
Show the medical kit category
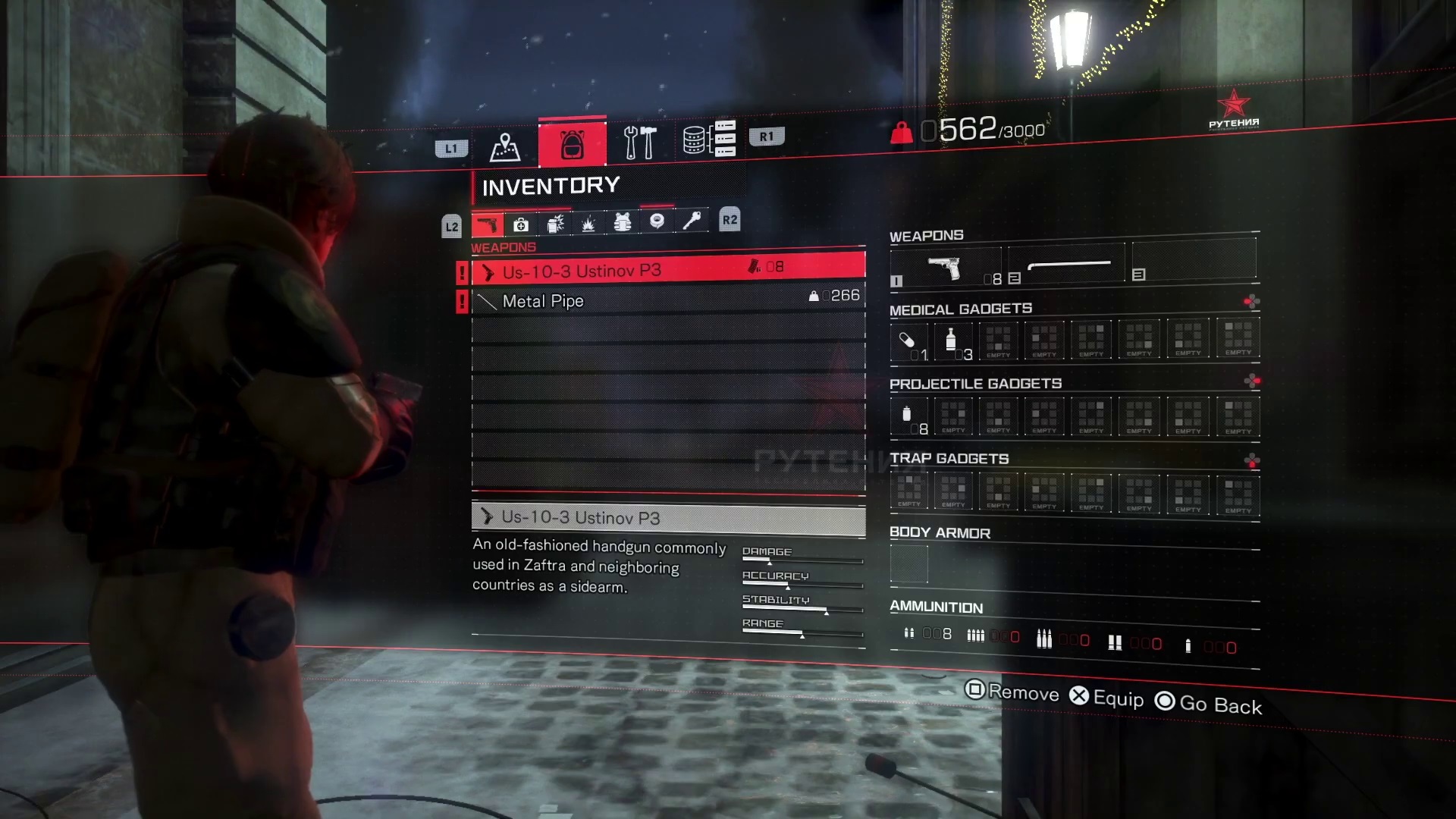click(521, 224)
